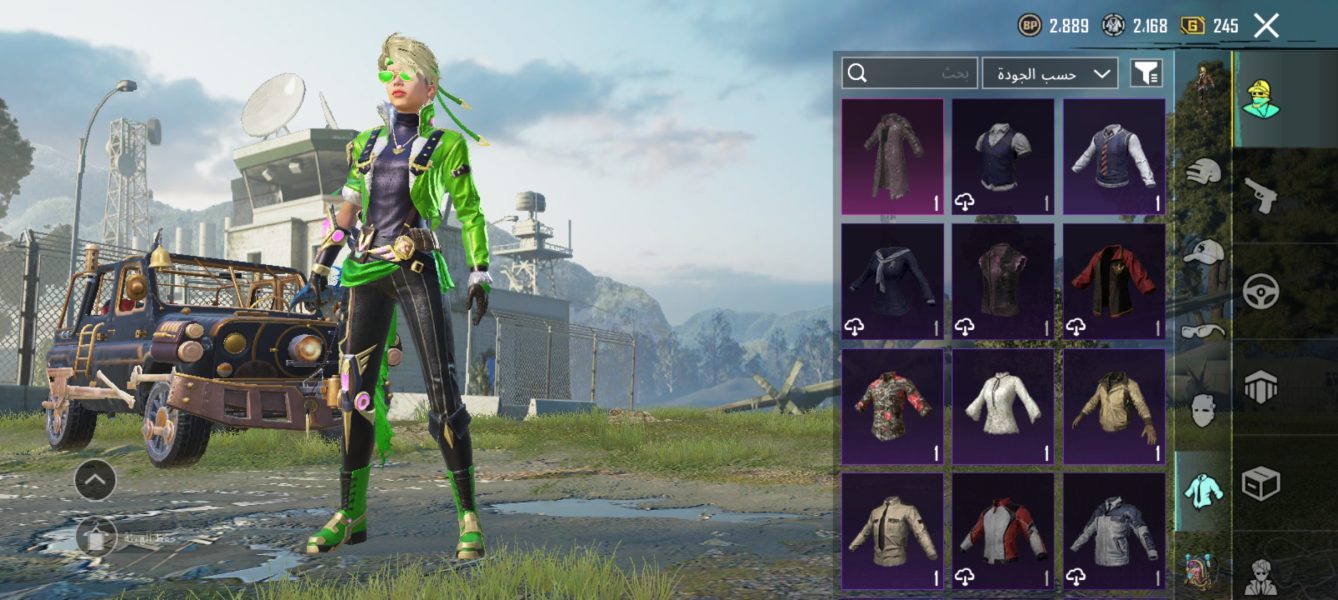The image size is (1338, 600).
Task: Switch to the face mask category
Action: click(x=1203, y=410)
